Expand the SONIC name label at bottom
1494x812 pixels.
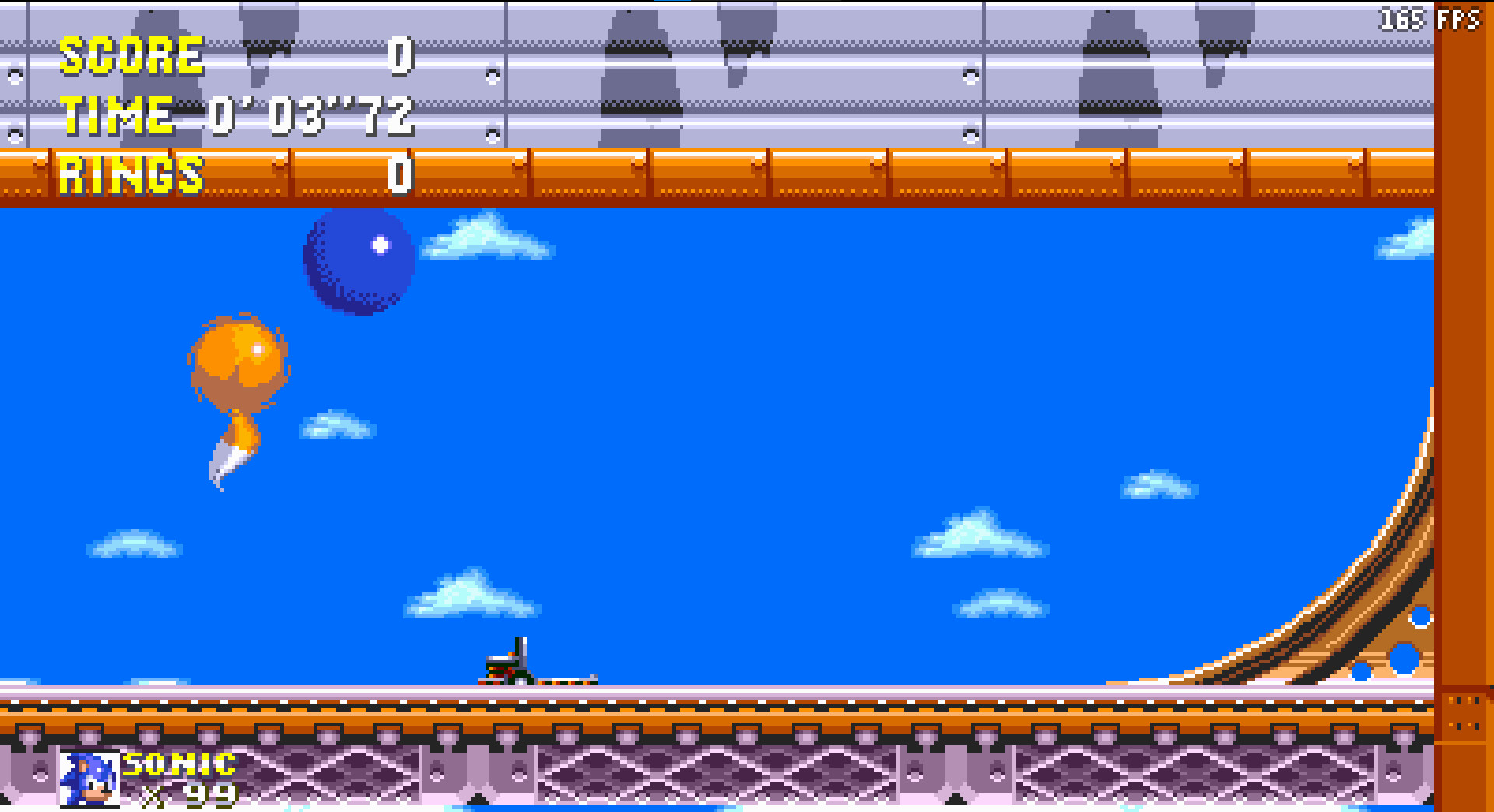point(177,764)
